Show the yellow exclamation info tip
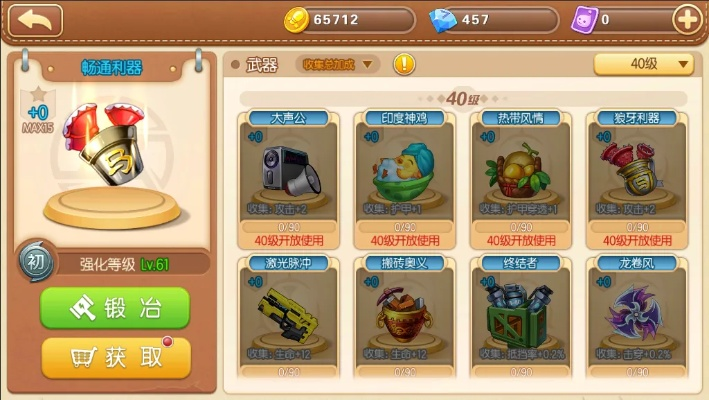This screenshot has width=709, height=400. point(403,64)
